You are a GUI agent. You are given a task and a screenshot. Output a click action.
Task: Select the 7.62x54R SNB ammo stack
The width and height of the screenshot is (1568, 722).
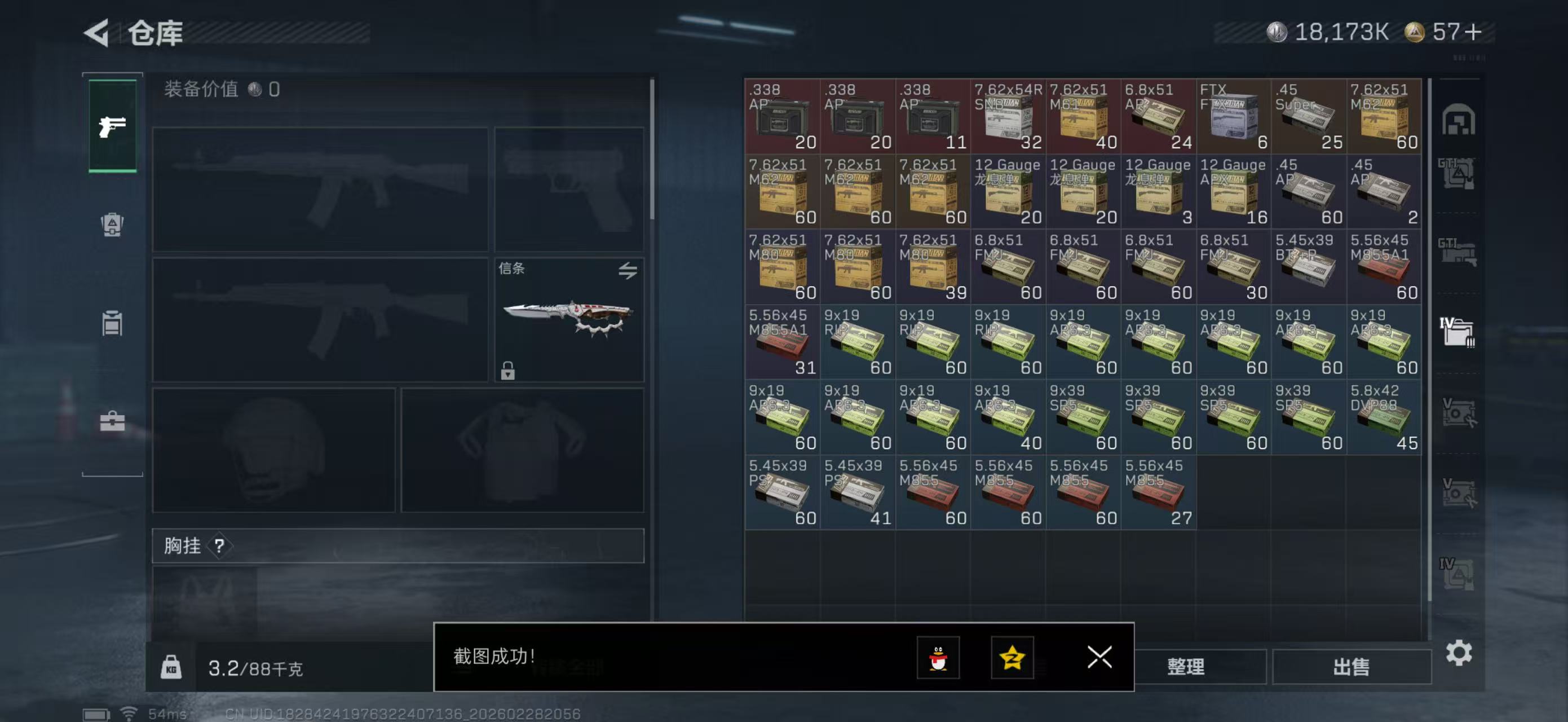(1008, 116)
